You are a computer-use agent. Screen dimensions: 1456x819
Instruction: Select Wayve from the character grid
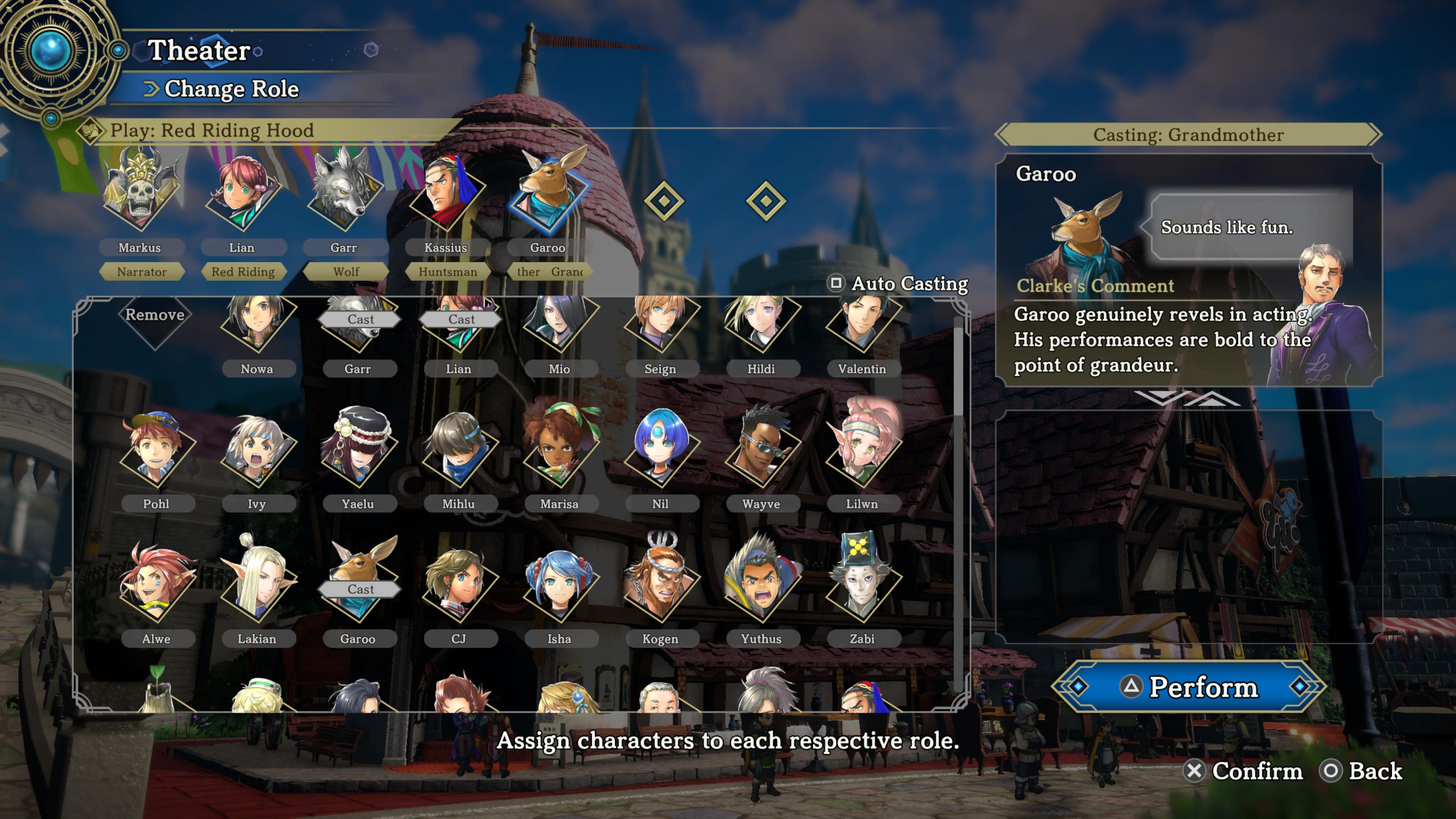coord(761,452)
